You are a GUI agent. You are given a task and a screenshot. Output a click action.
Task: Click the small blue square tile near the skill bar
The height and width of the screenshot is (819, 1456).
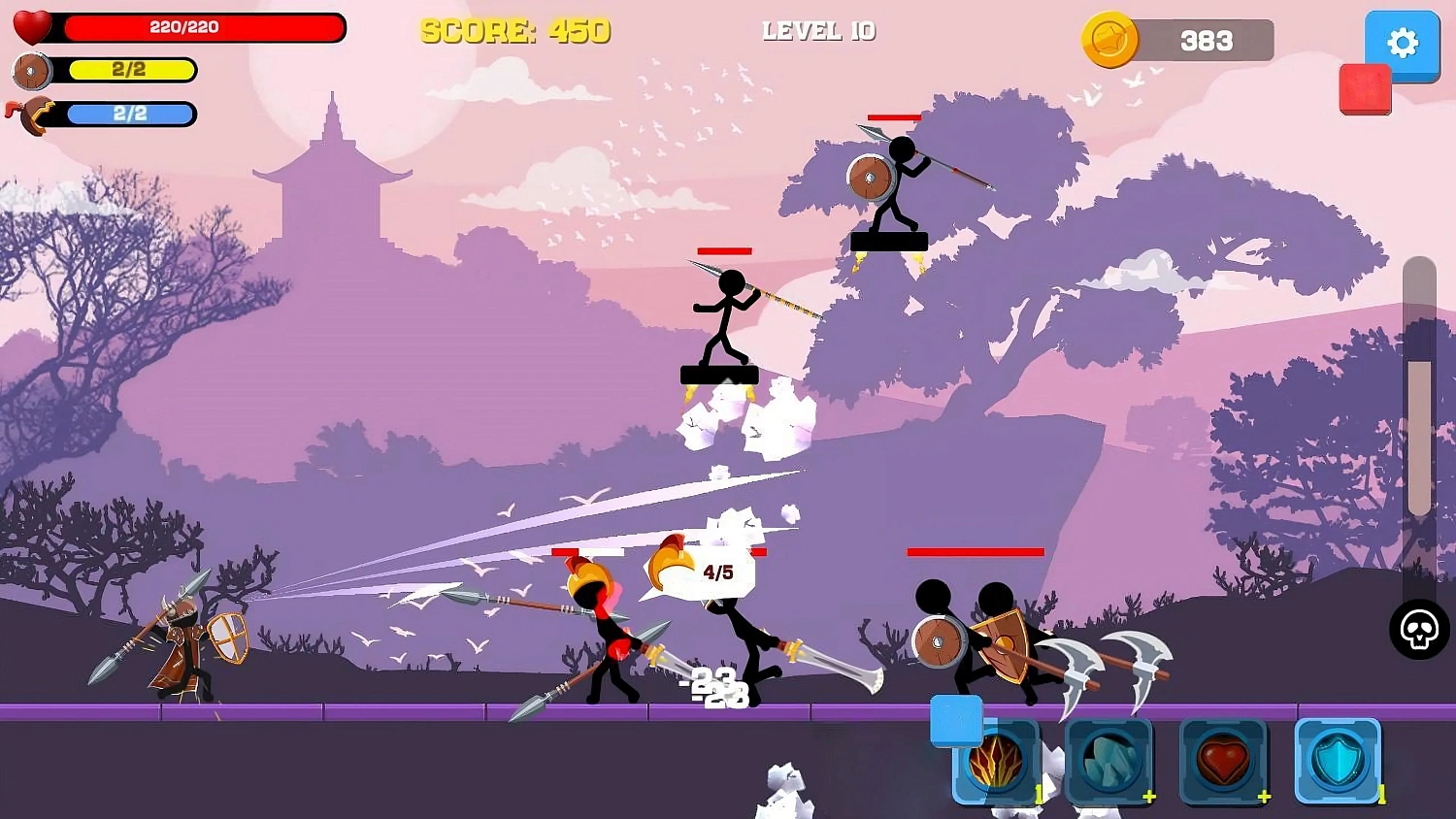(x=957, y=721)
